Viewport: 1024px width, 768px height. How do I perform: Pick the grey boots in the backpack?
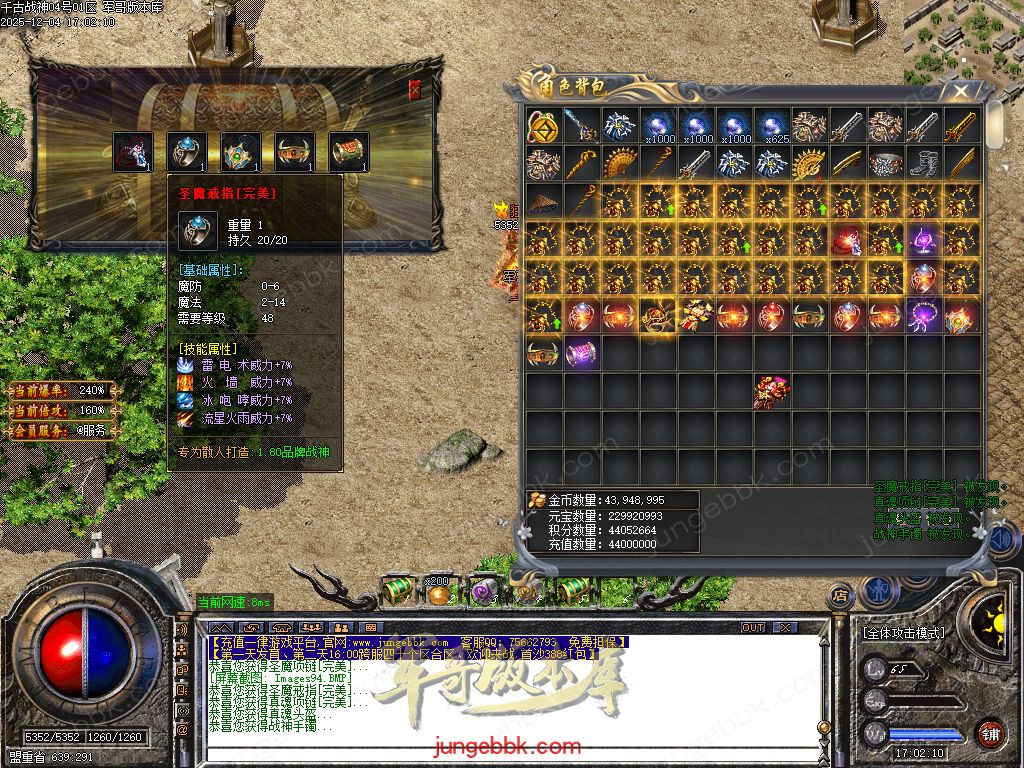pyautogui.click(x=923, y=163)
